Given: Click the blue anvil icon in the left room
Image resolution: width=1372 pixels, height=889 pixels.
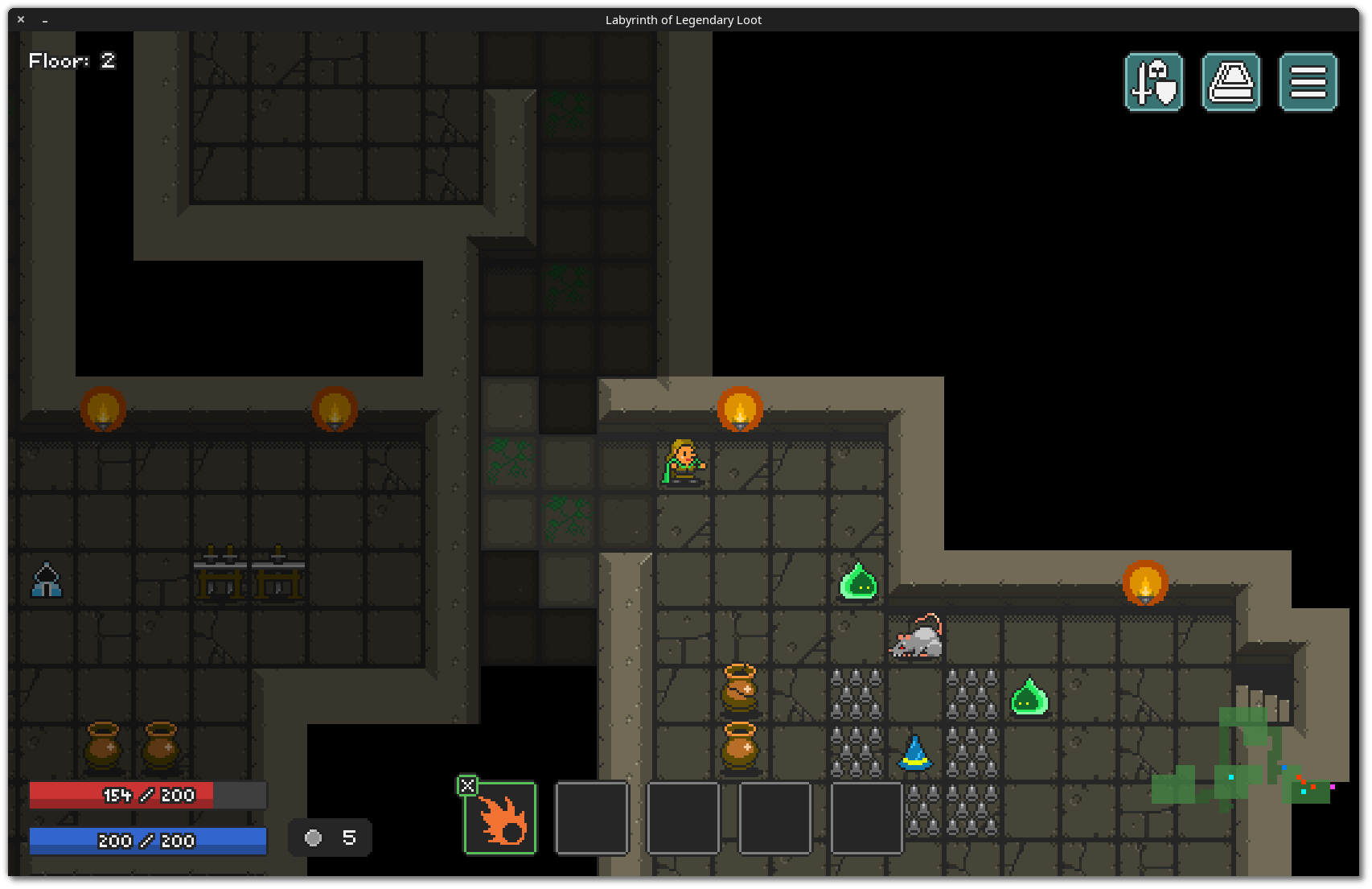Looking at the screenshot, I should point(46,581).
